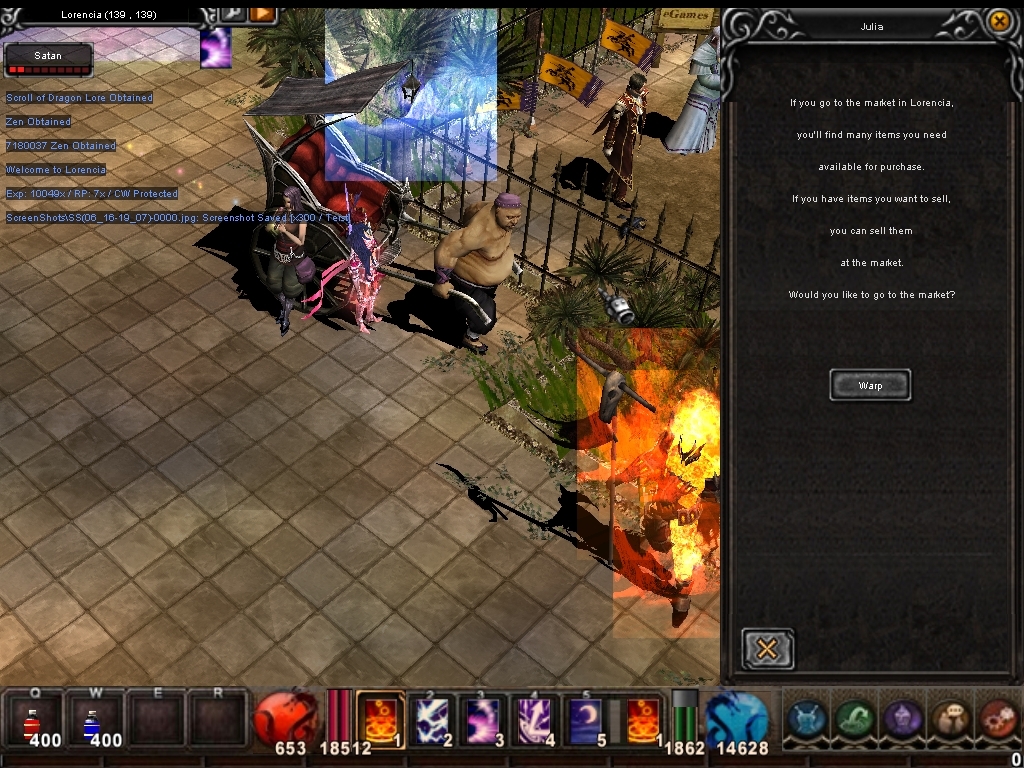Viewport: 1024px width, 768px height.
Task: Open the blue crossed-tools menu icon
Action: click(806, 719)
